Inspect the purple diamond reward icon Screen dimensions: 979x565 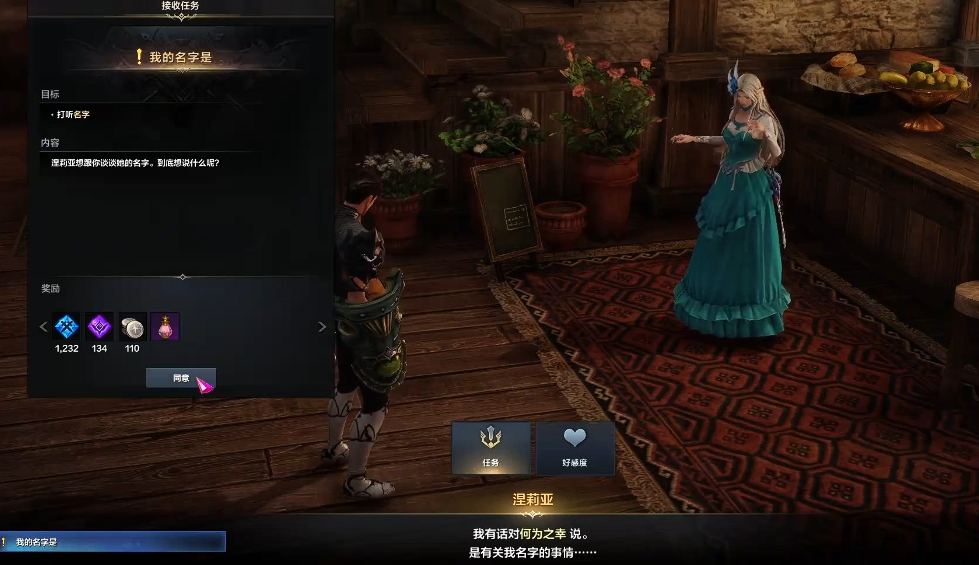pyautogui.click(x=99, y=326)
